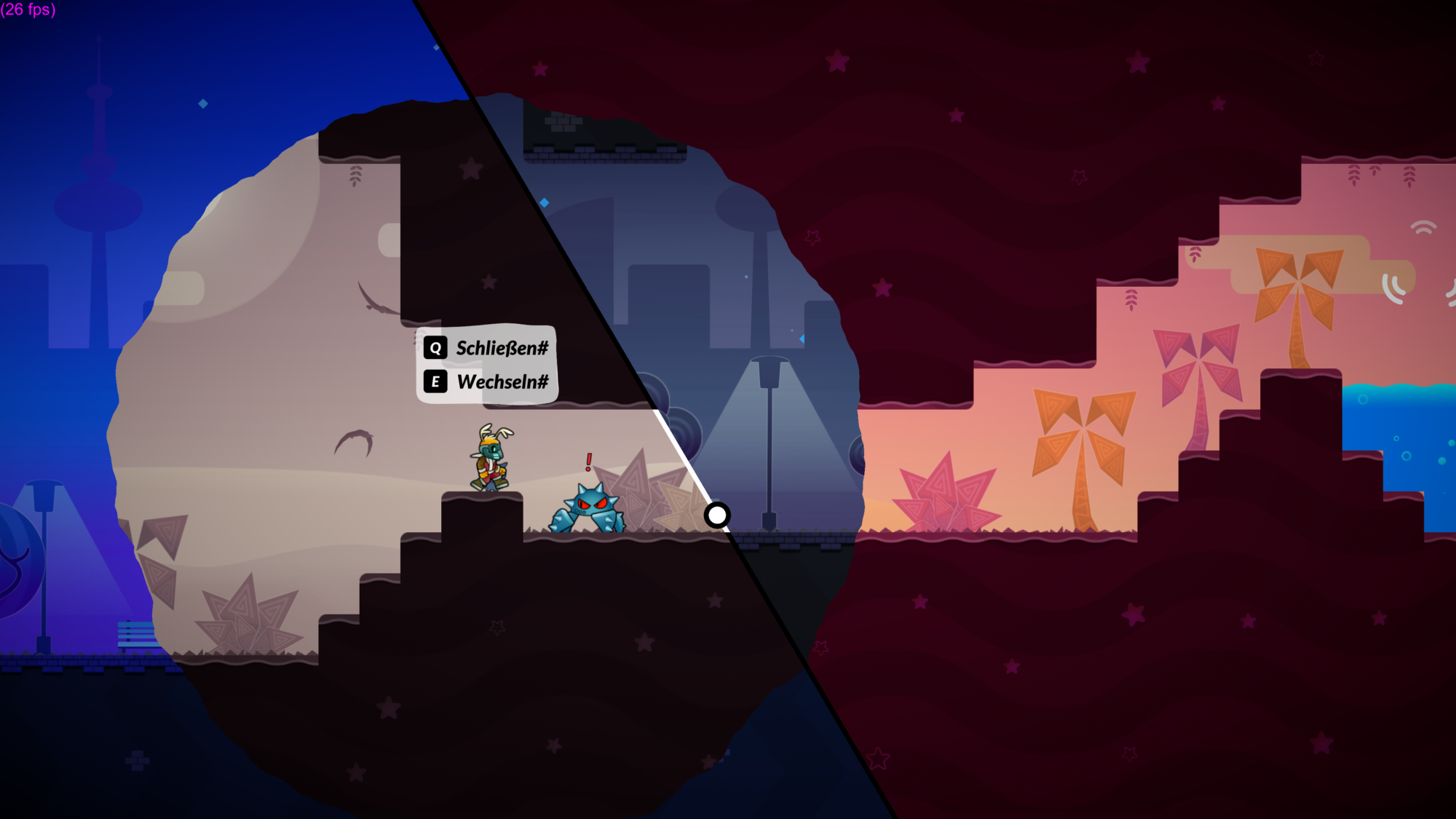Click the white circle handle on the split line
The image size is (1456, 819).
point(717,515)
